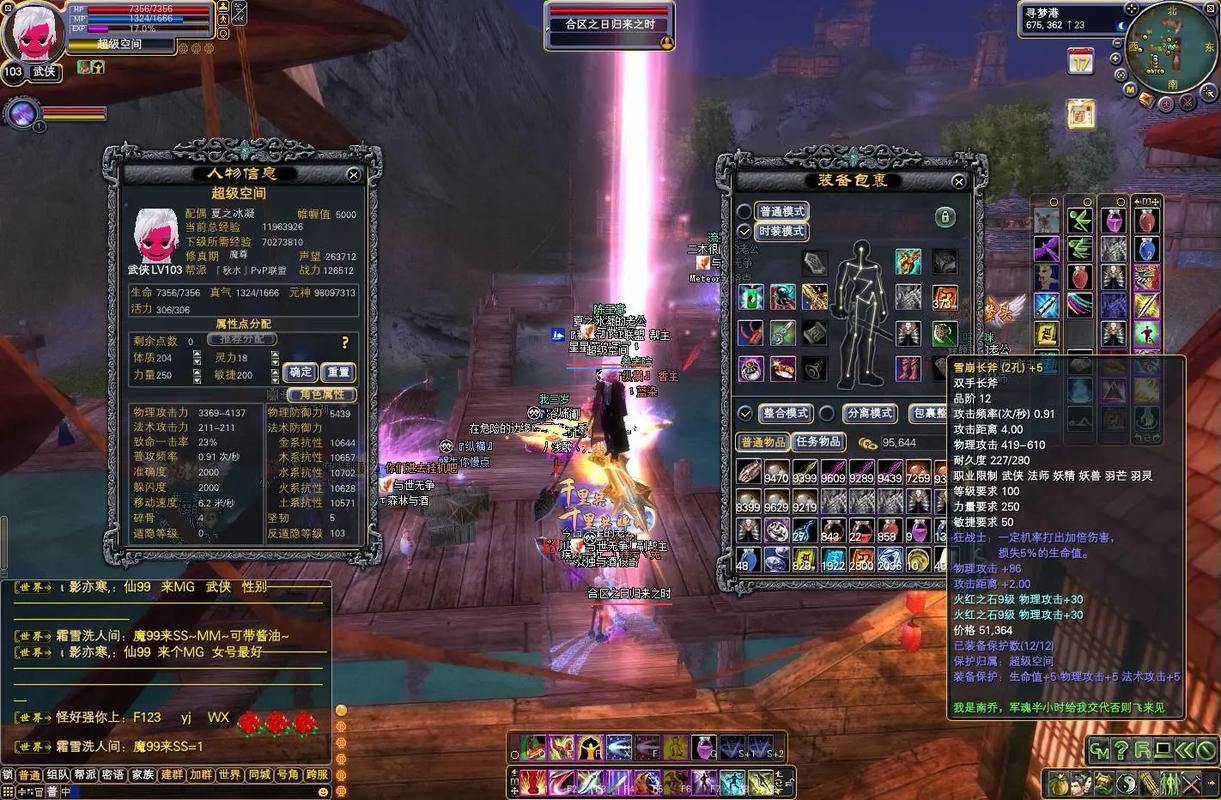Select the 普通模式 normal mode option
This screenshot has height=800, width=1221.
[x=783, y=212]
